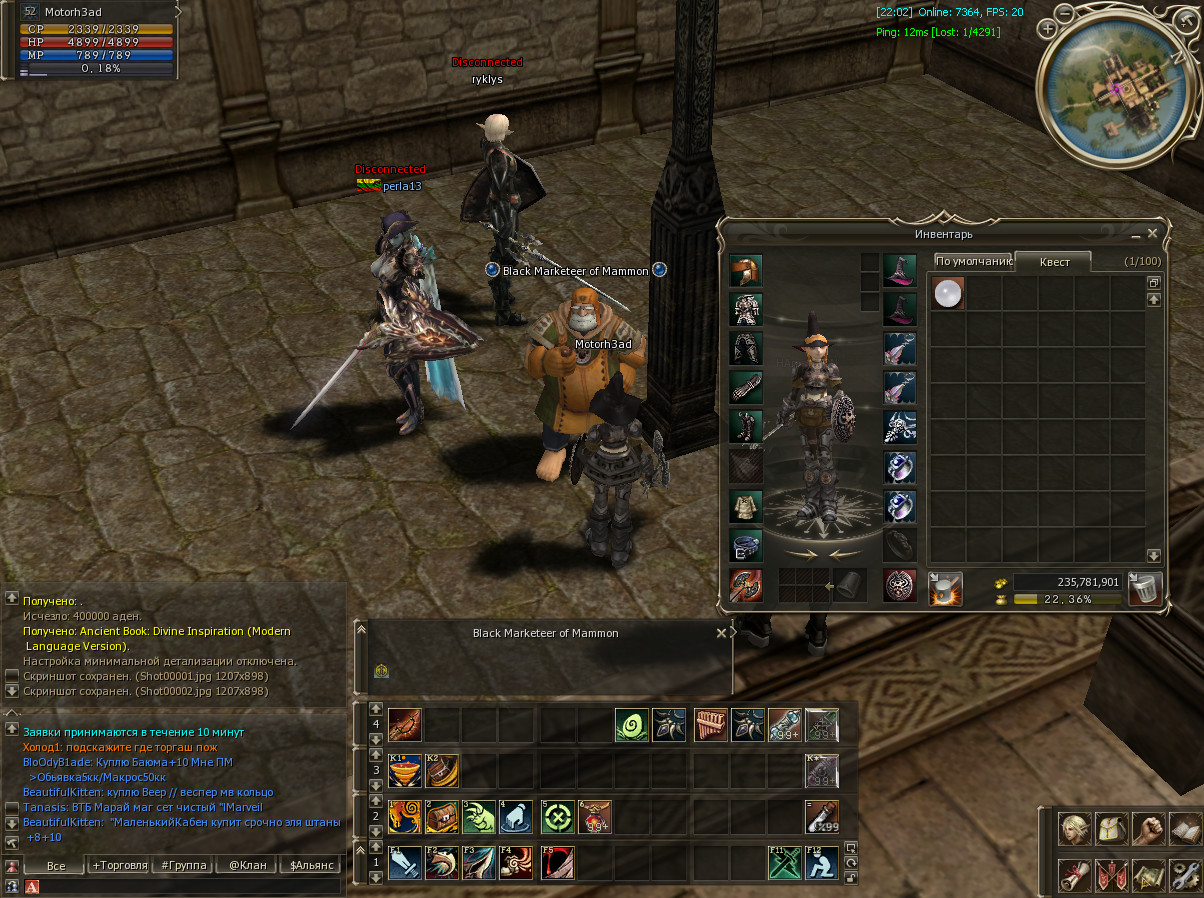
Task: Switch chat to the @Клан tab
Action: [x=247, y=865]
